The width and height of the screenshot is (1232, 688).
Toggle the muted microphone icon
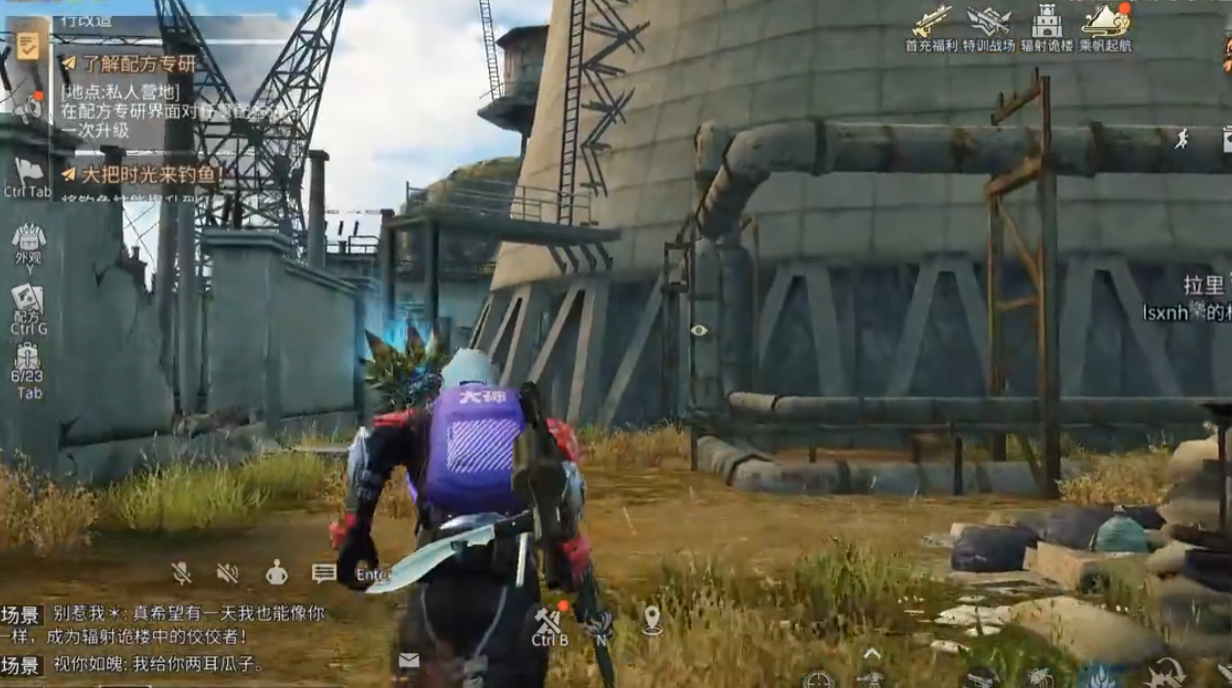click(181, 573)
